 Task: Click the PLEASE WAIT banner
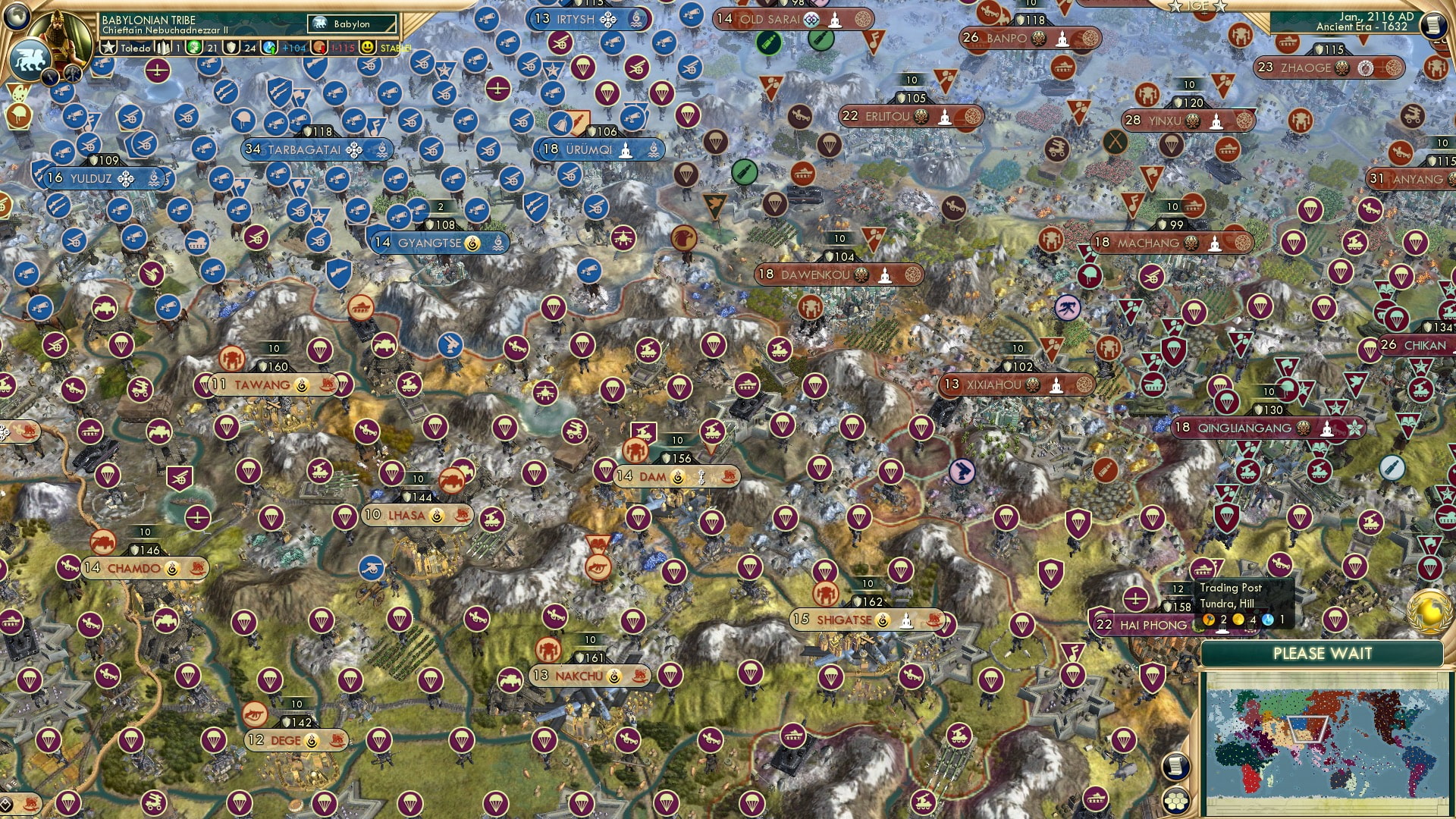(x=1323, y=652)
